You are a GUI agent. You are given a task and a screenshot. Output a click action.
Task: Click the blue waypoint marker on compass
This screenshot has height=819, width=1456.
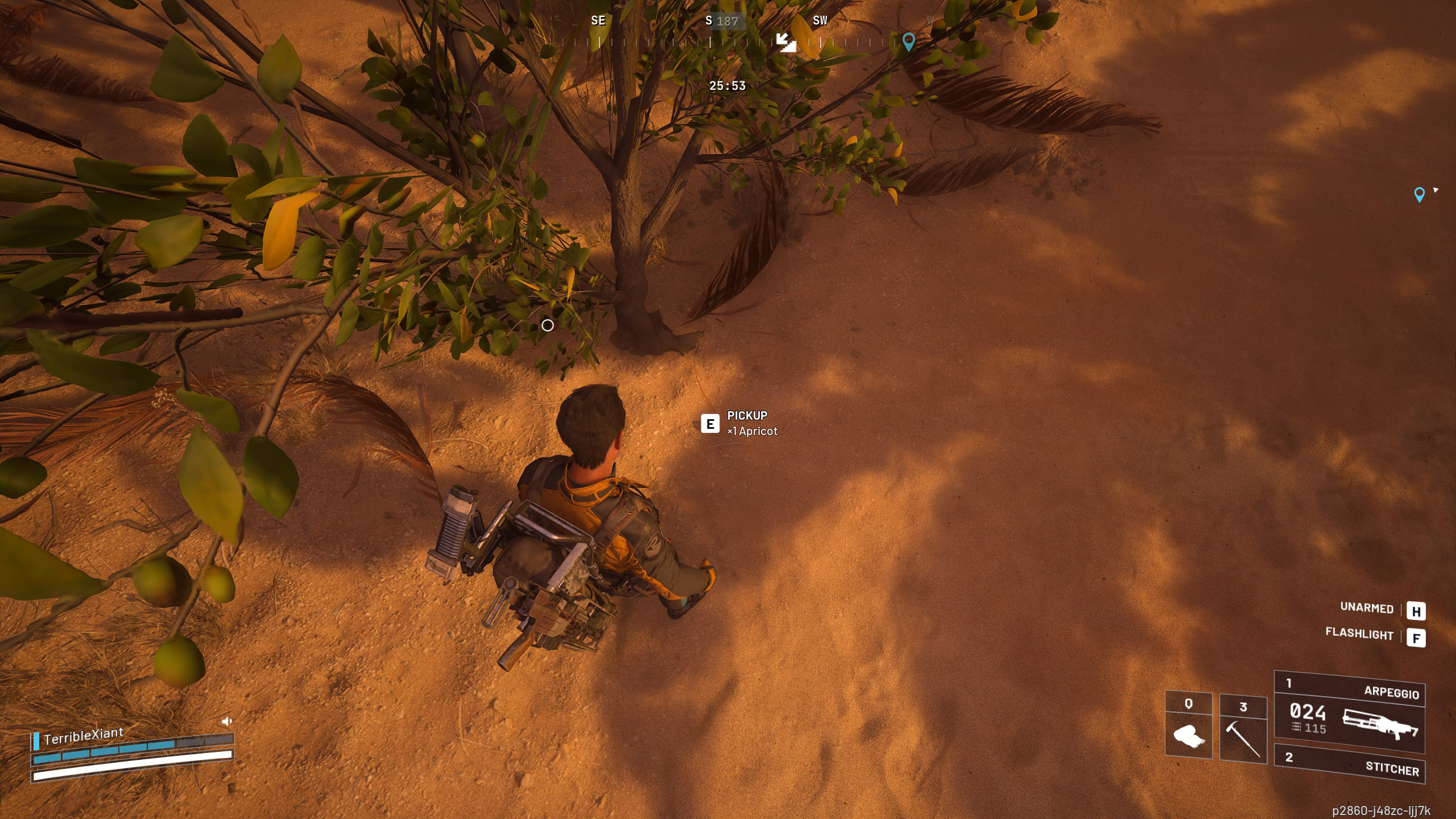pos(908,42)
